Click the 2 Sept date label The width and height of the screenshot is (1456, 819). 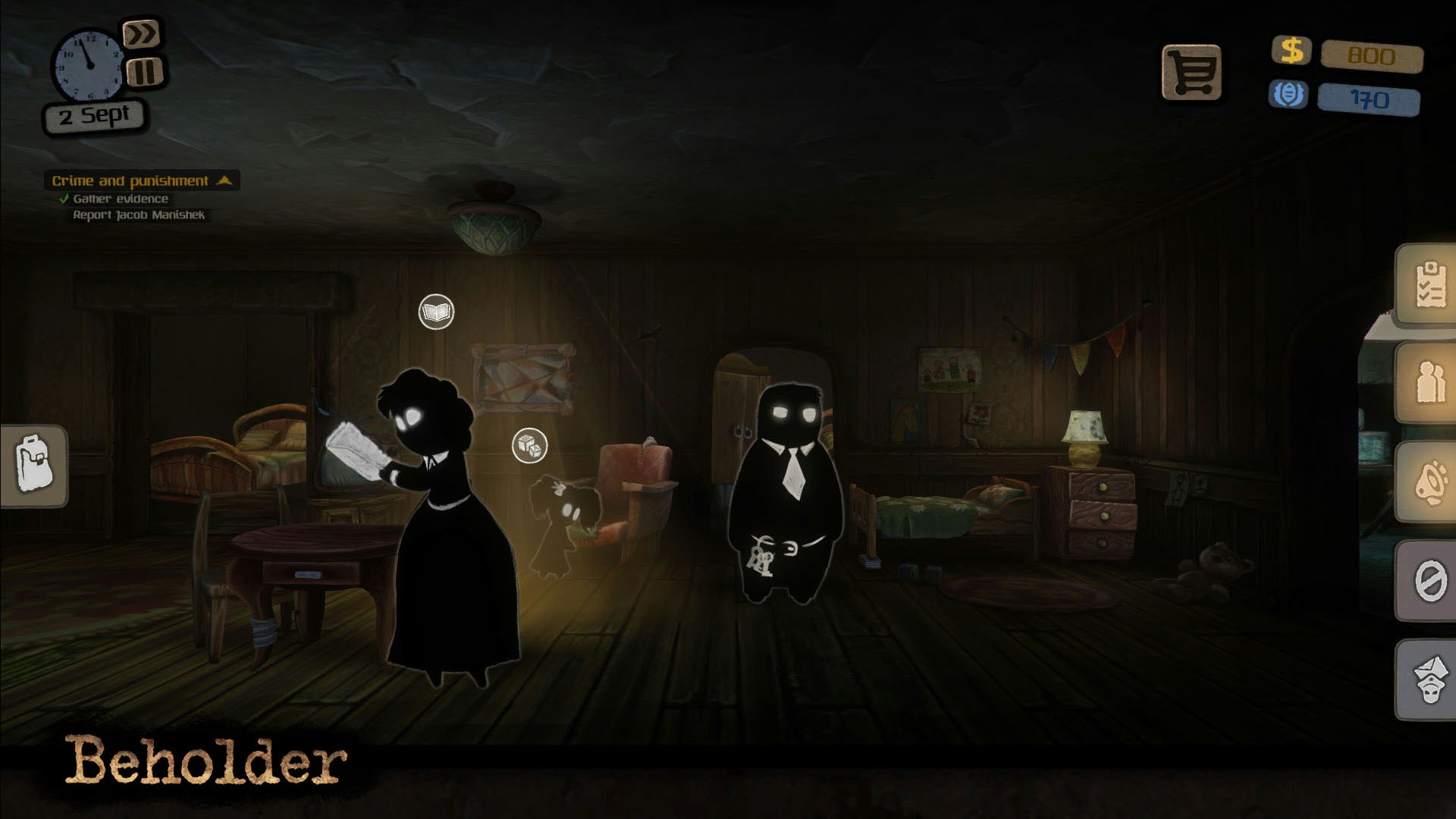click(x=94, y=115)
